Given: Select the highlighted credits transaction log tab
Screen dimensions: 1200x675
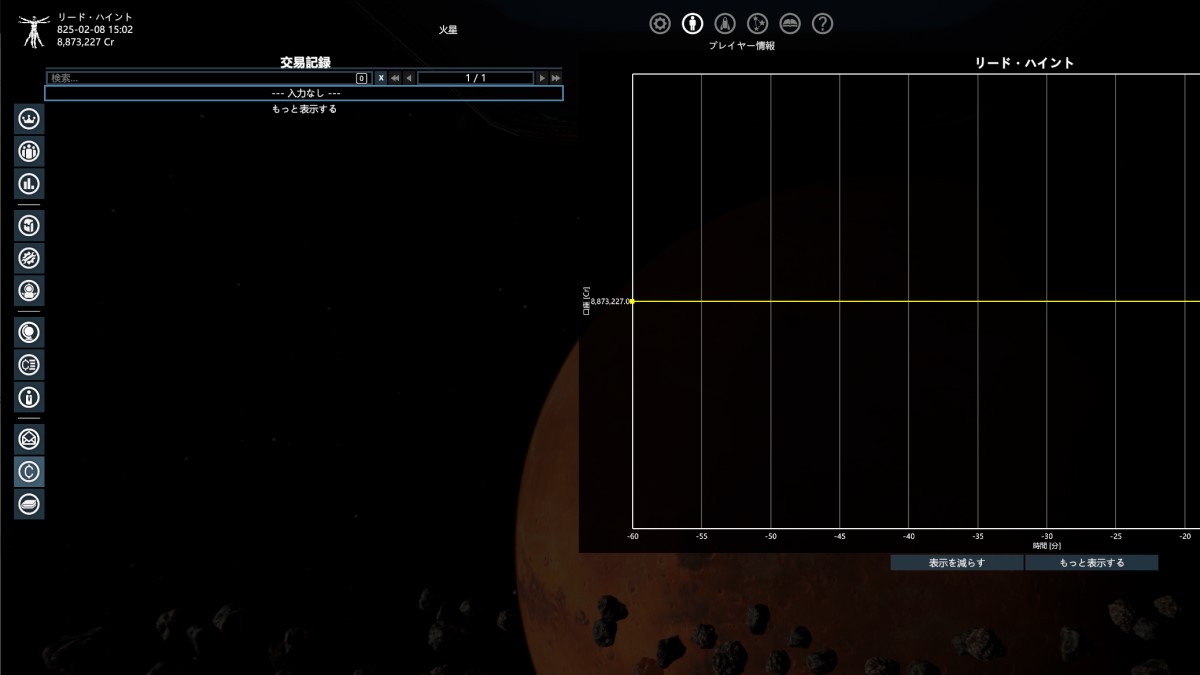Looking at the screenshot, I should pyautogui.click(x=29, y=471).
